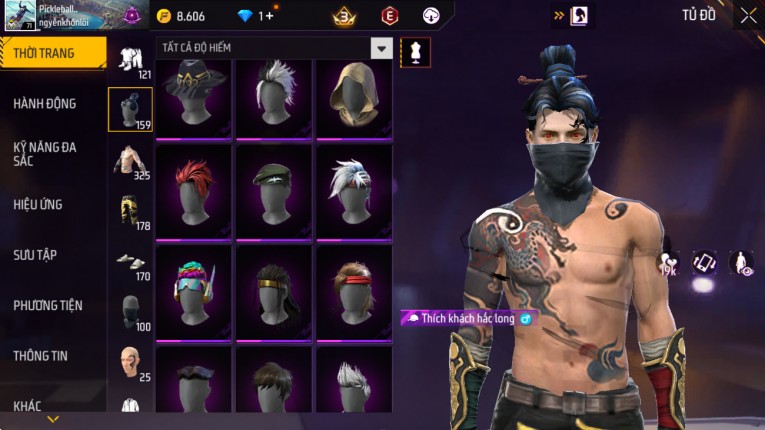Click the gold coin balance 8.606

181,16
